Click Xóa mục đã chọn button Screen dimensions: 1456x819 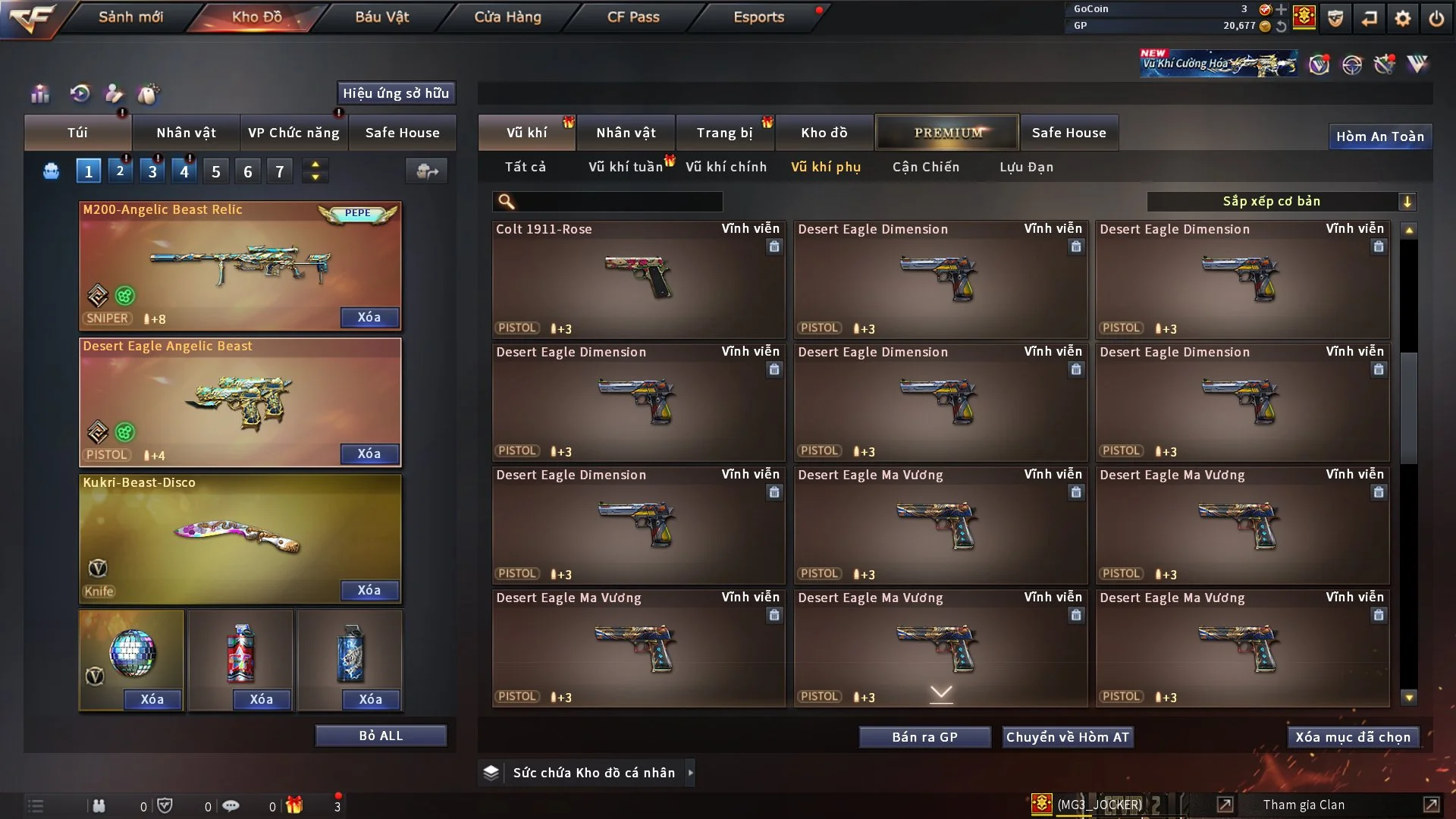point(1353,737)
